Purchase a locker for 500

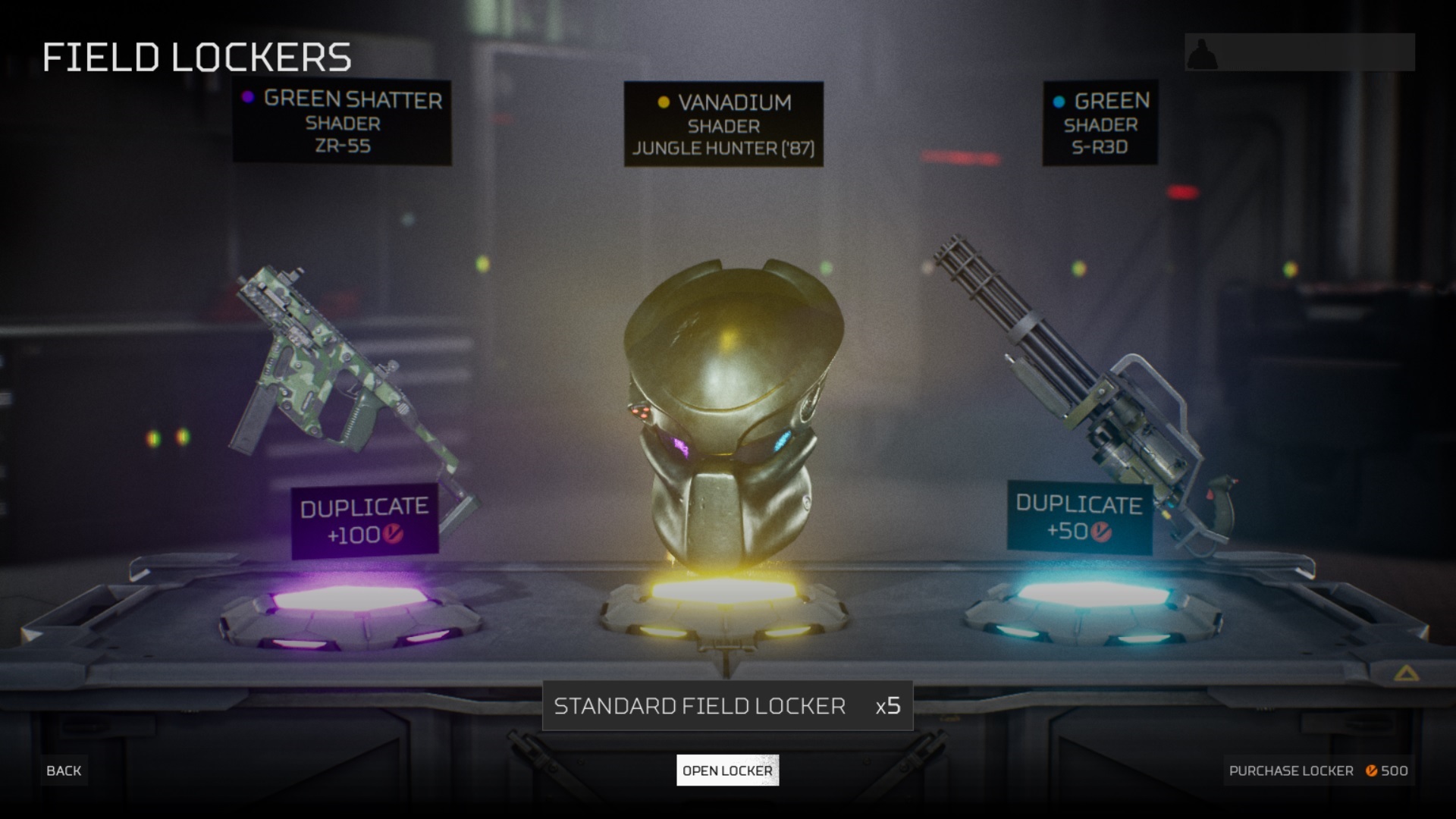click(x=1318, y=770)
